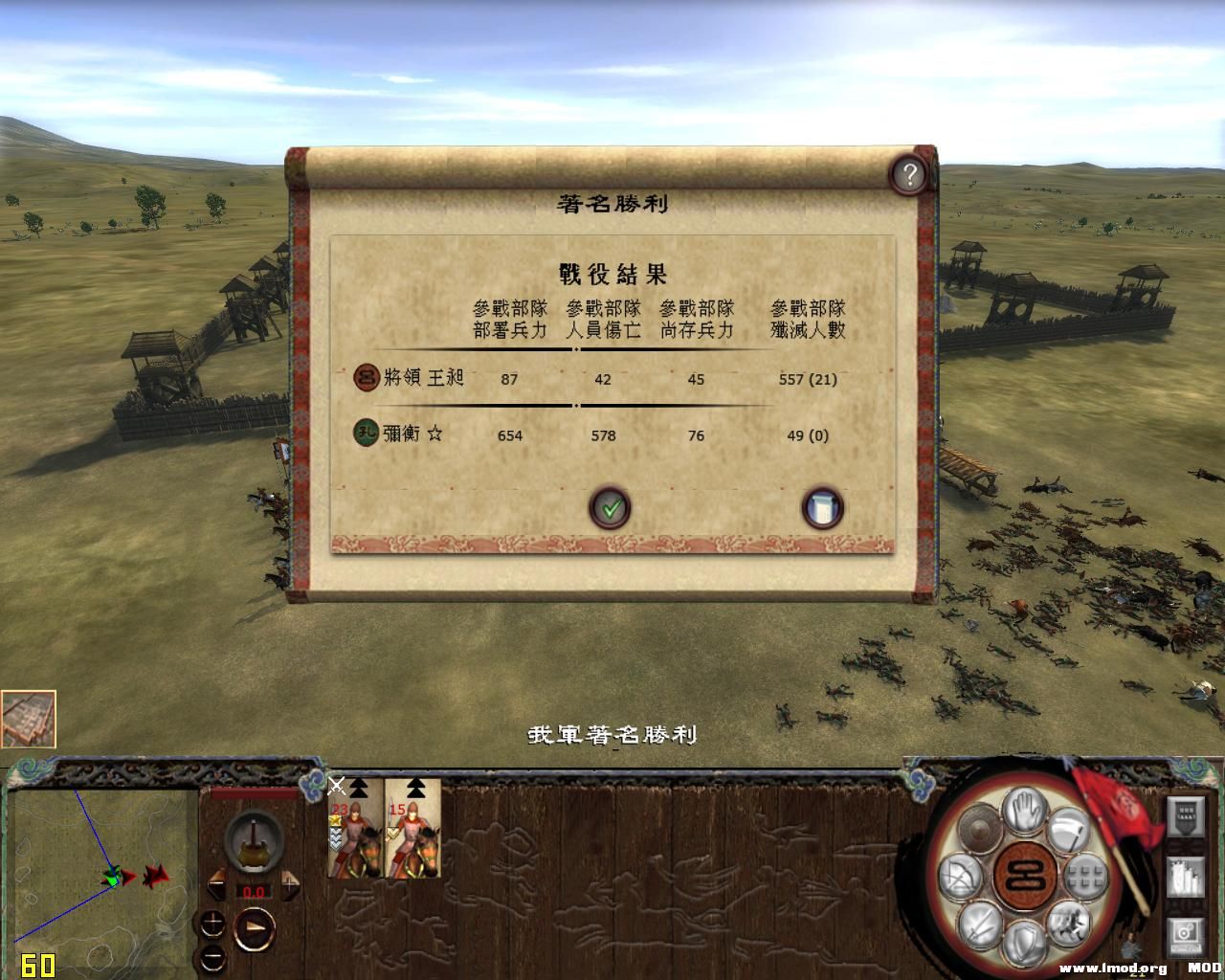Toggle run mode with the running man icon

(1067, 924)
